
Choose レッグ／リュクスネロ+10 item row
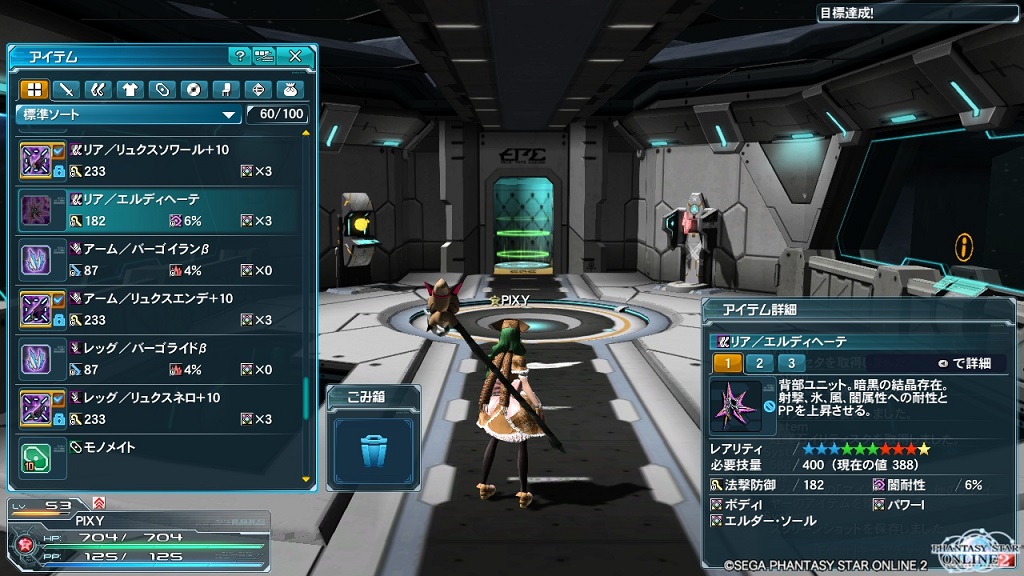click(x=160, y=408)
